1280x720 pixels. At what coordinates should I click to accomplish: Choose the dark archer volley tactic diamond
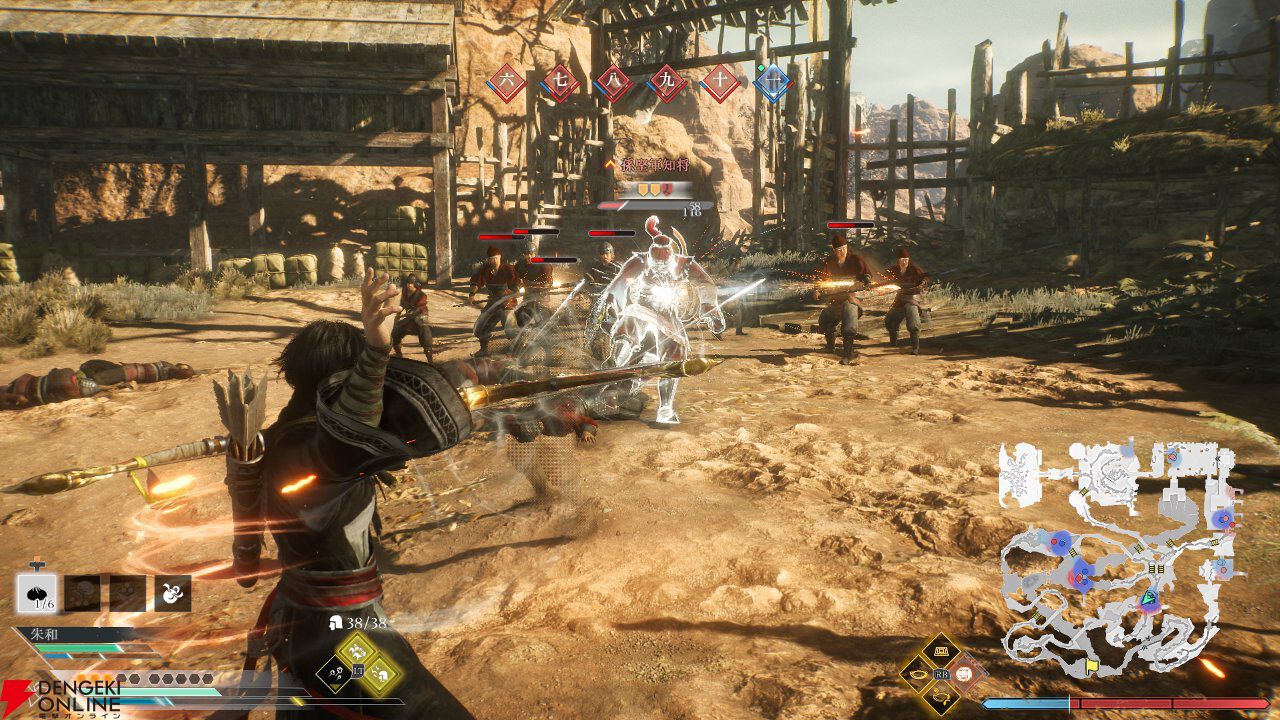[334, 674]
